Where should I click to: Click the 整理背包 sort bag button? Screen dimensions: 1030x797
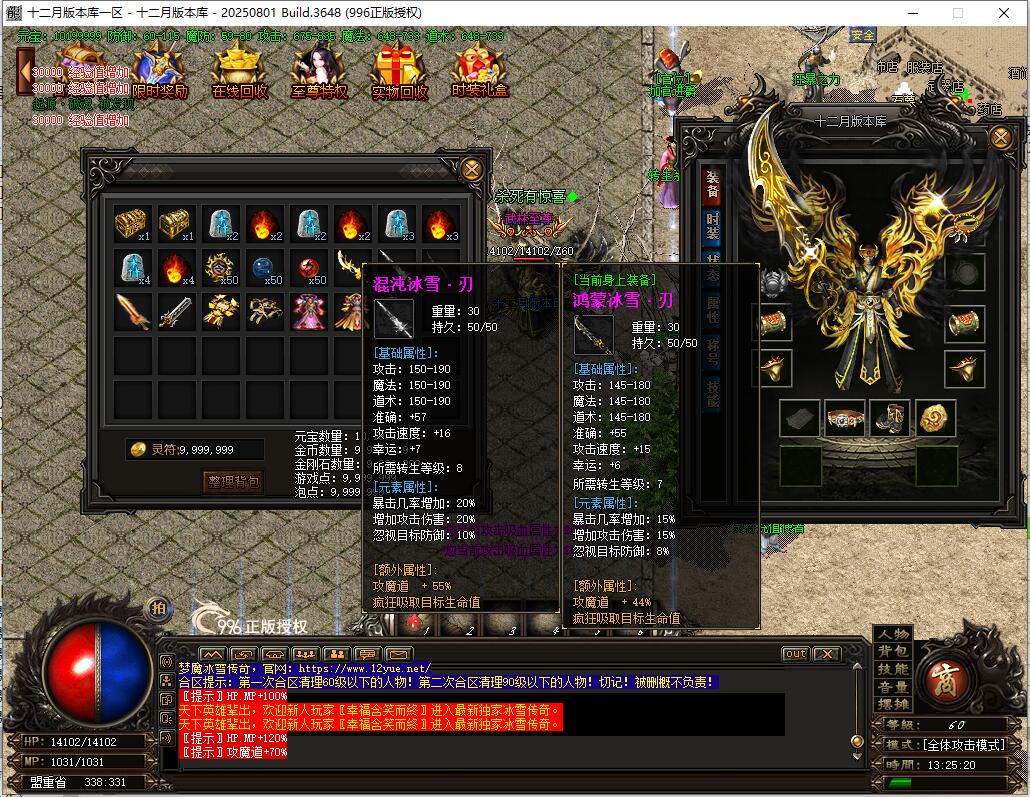coord(233,482)
